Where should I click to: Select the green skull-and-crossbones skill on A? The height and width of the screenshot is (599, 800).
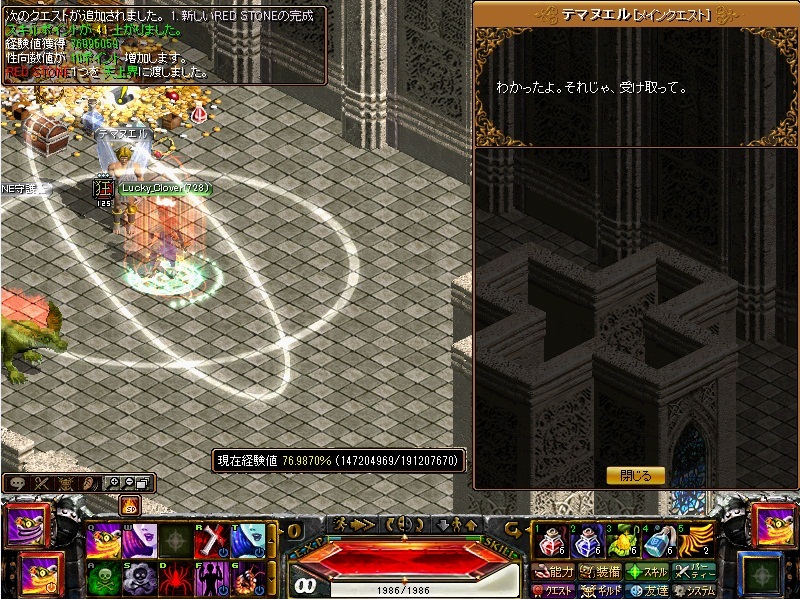pos(103,578)
